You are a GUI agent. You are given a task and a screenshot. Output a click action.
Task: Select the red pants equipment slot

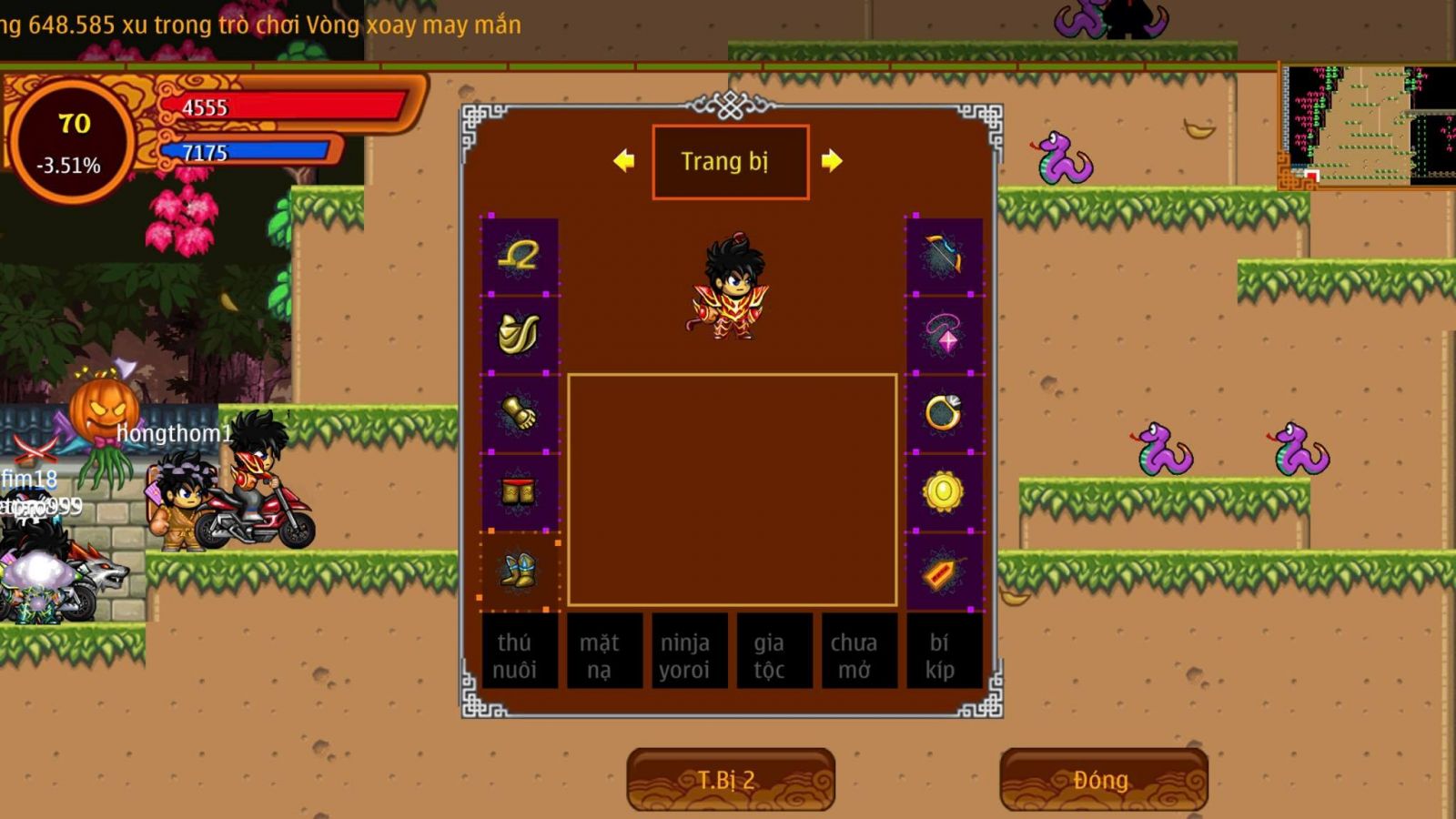point(519,491)
